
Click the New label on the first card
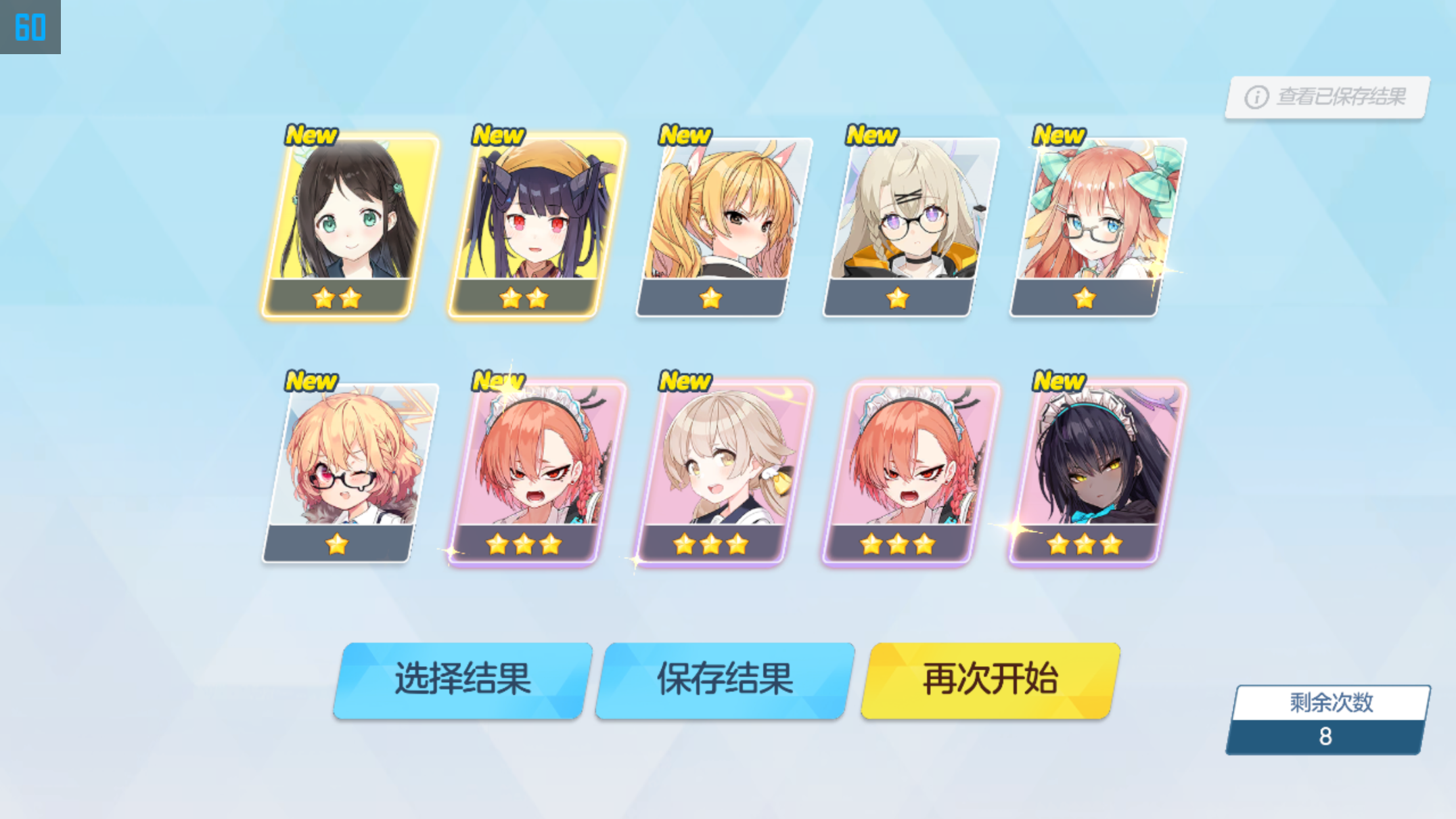[x=311, y=135]
